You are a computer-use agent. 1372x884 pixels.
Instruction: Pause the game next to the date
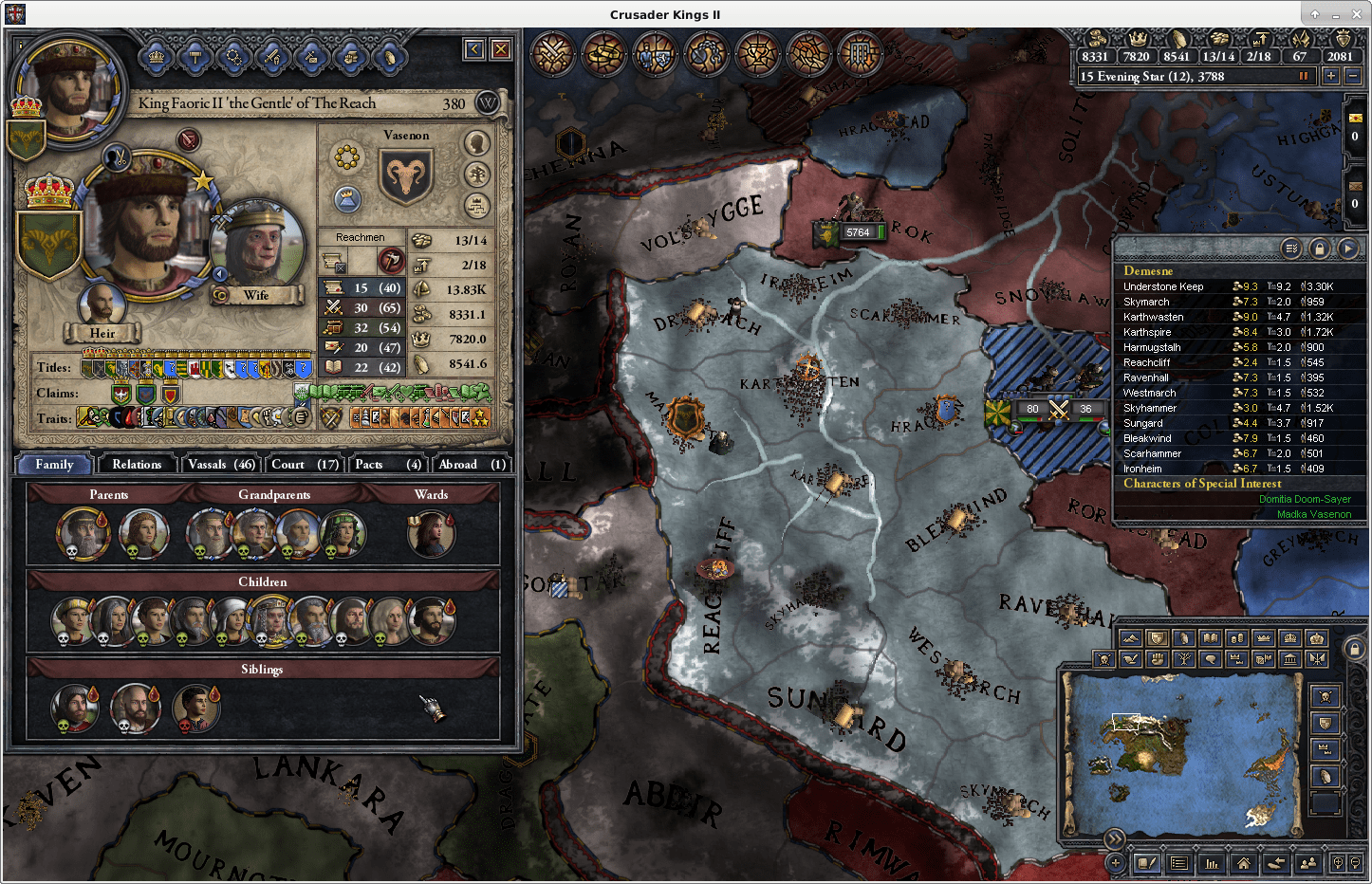click(1304, 76)
